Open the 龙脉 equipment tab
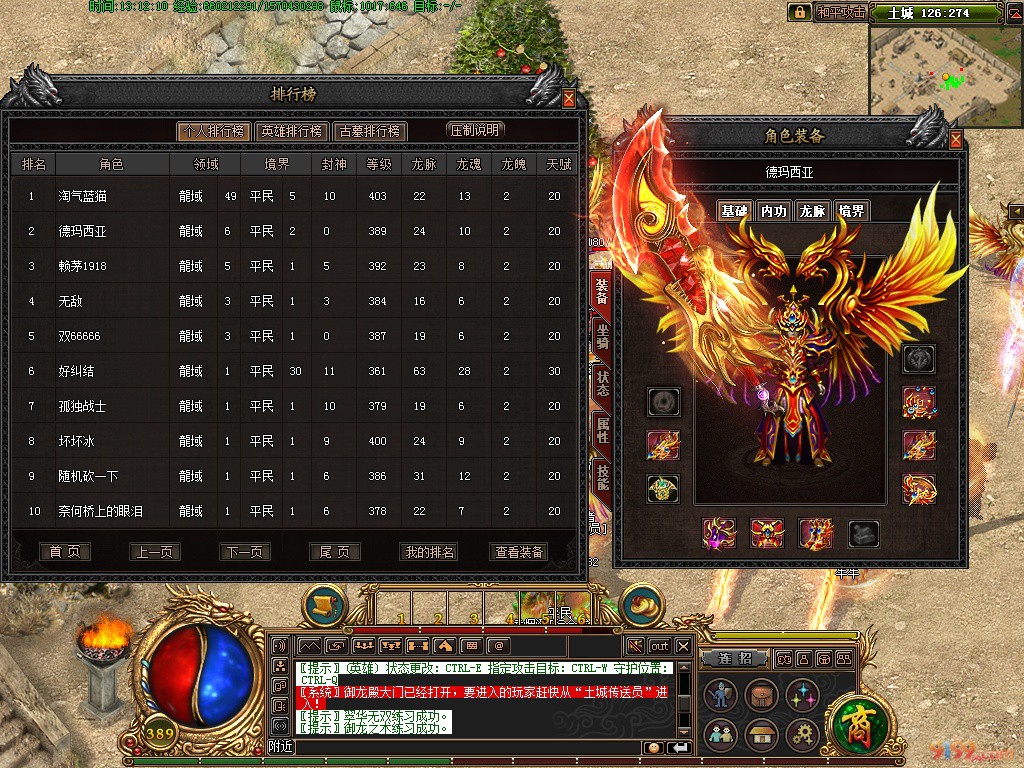This screenshot has height=768, width=1024. (812, 211)
